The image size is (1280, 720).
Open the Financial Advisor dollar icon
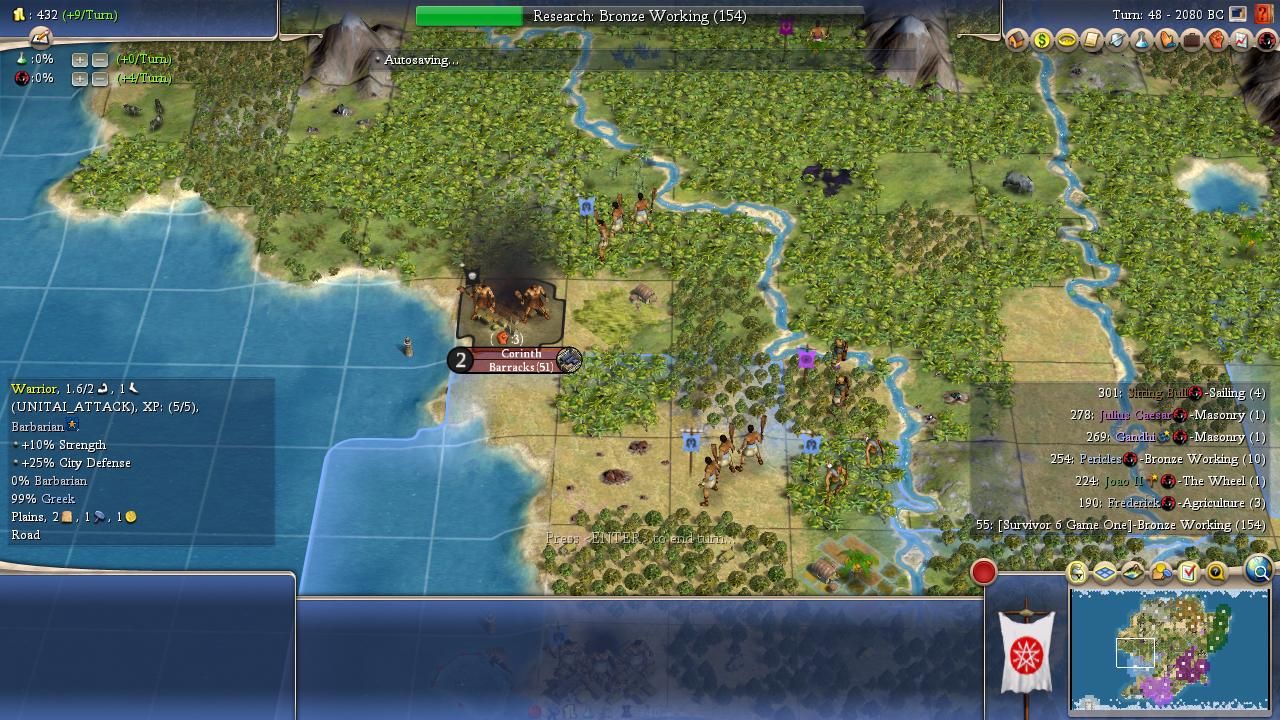click(x=1041, y=40)
